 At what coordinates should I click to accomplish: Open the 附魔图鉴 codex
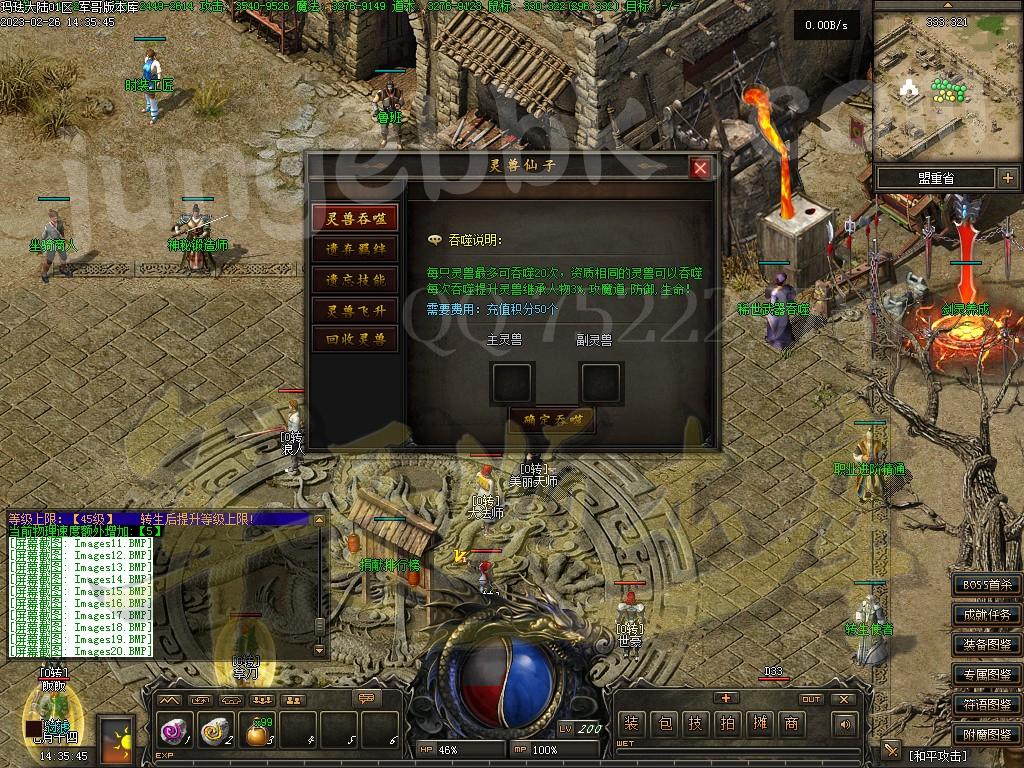pos(987,735)
